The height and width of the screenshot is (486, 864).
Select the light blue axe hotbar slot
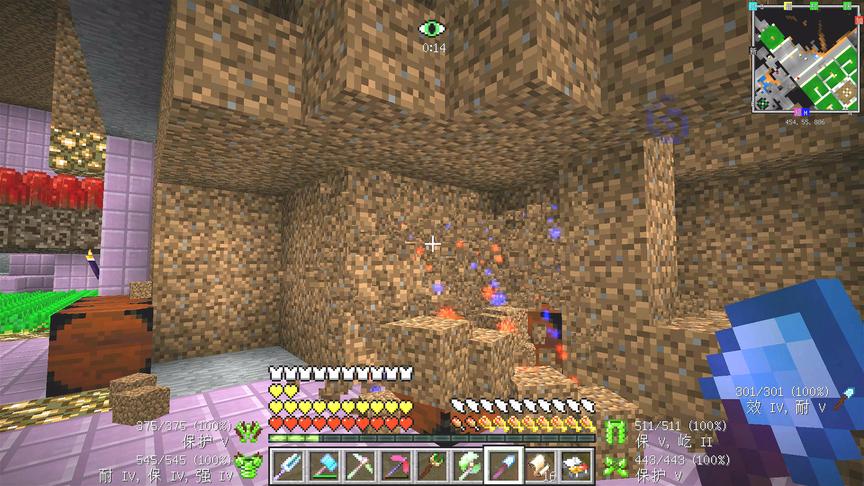point(324,466)
